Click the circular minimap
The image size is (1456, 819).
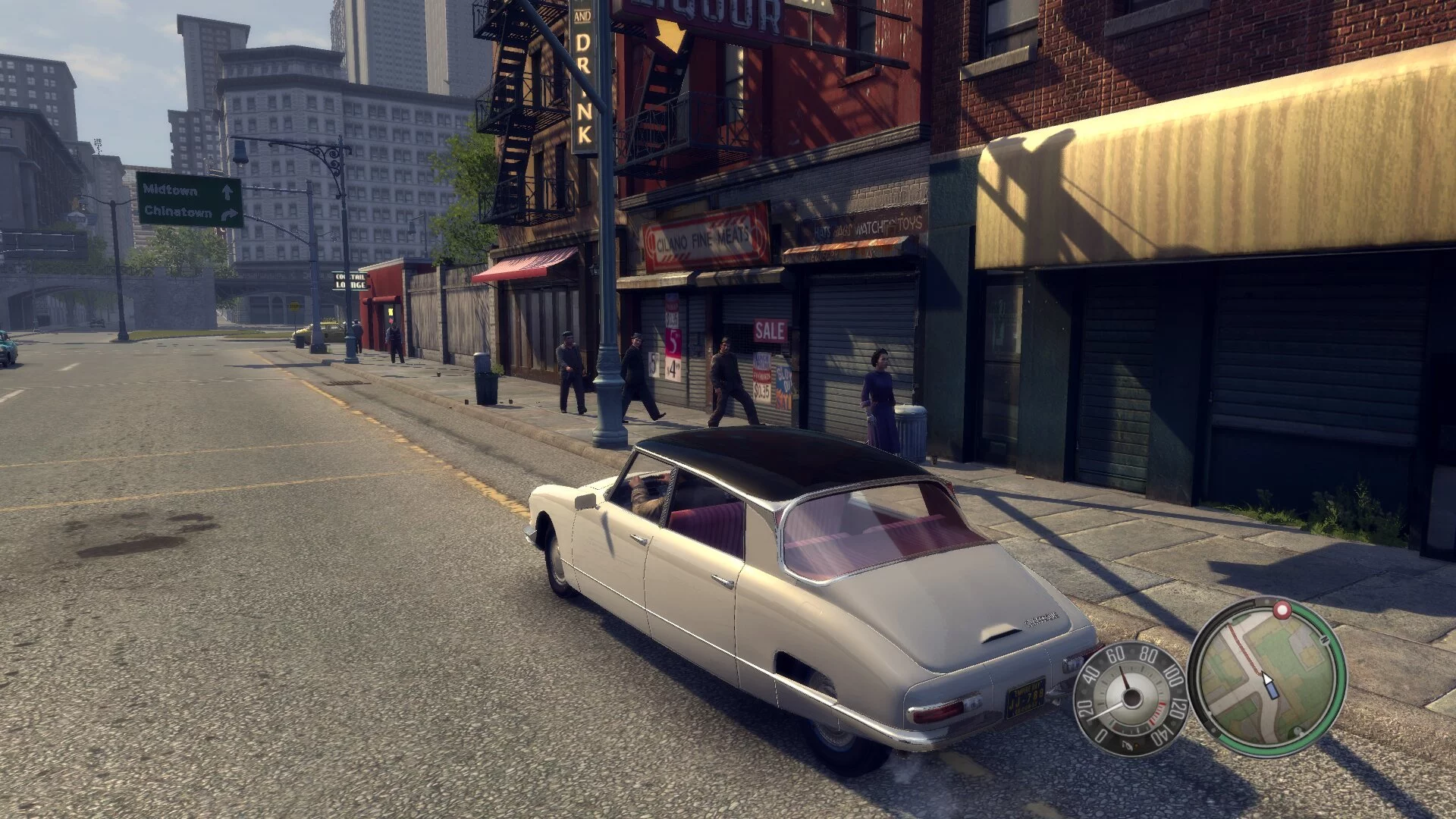(x=1266, y=677)
